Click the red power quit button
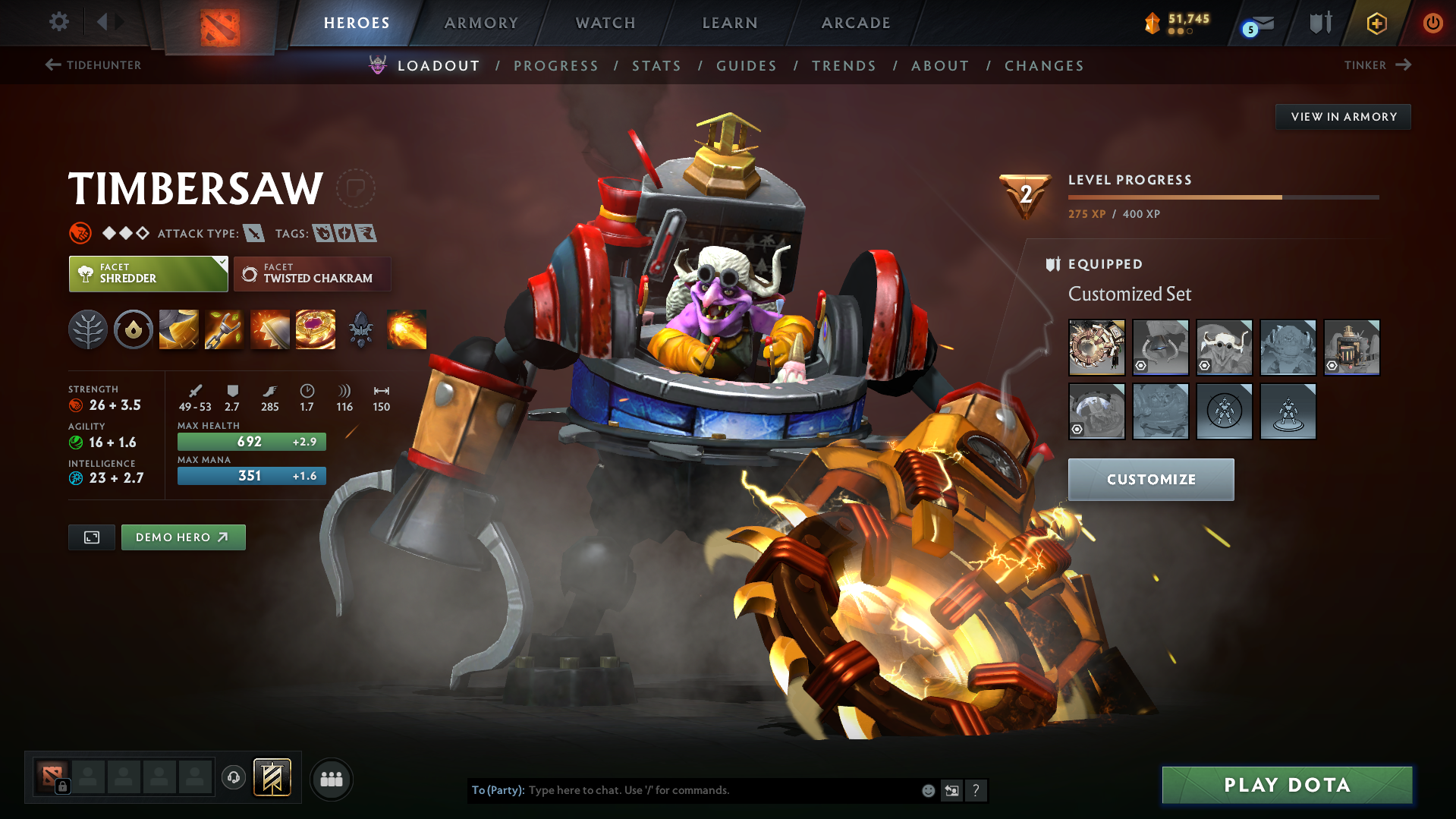 pyautogui.click(x=1432, y=23)
